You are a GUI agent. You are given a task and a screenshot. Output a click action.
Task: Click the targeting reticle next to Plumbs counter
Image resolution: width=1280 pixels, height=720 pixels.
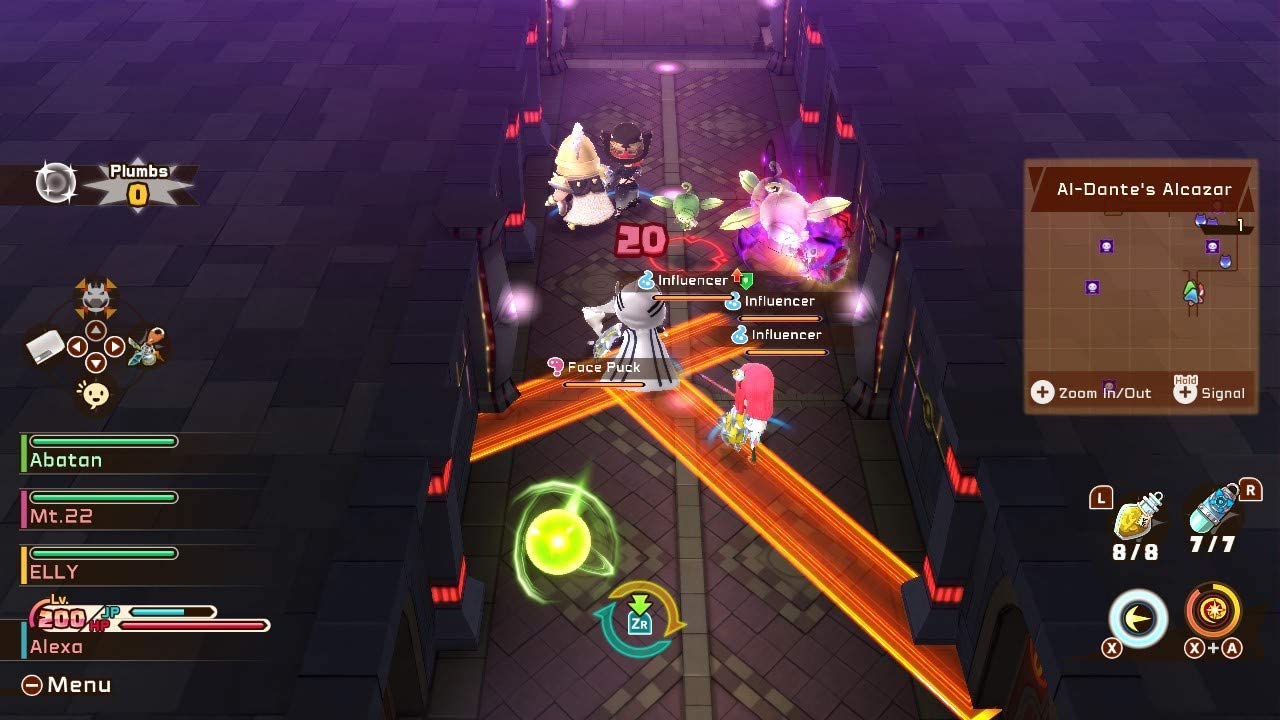(x=55, y=182)
